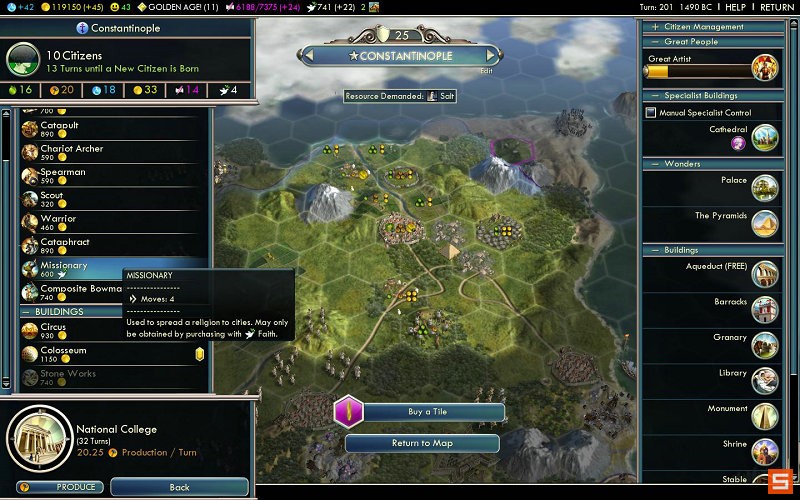Viewport: 800px width, 500px height.
Task: Collapse the Great People section
Action: tap(655, 42)
